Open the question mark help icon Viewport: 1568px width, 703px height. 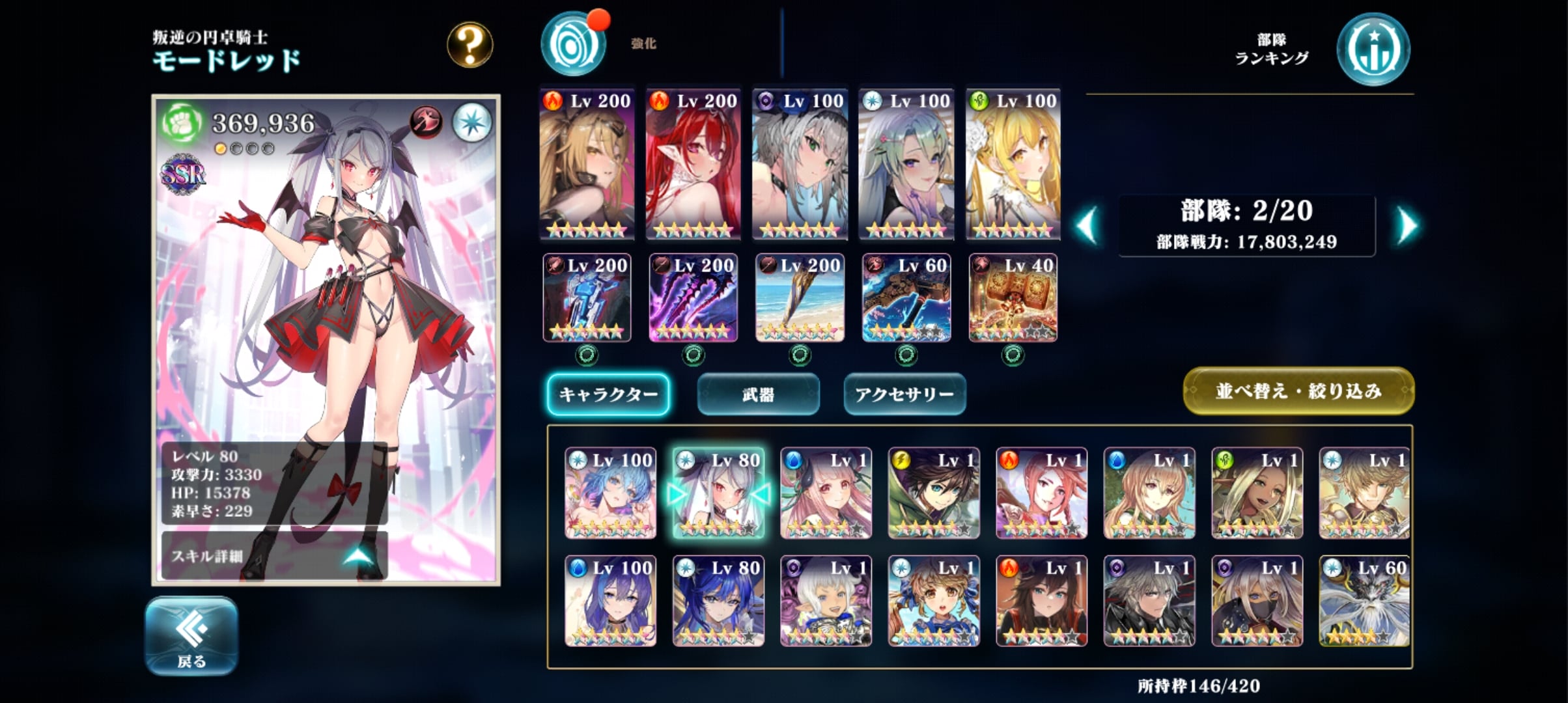(469, 45)
